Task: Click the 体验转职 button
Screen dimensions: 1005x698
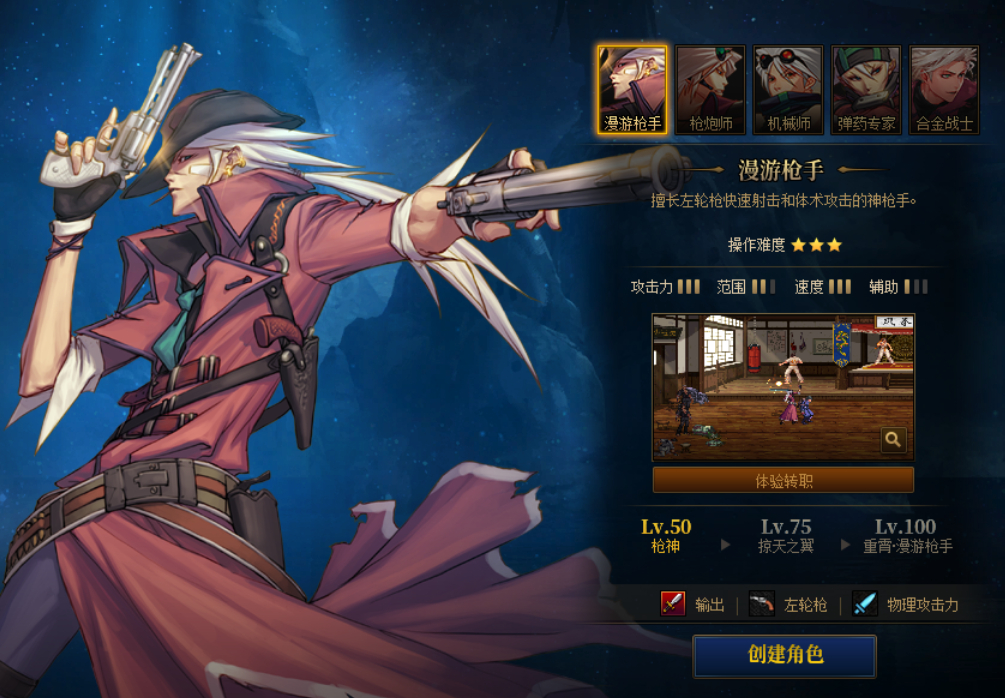Action: [x=783, y=481]
